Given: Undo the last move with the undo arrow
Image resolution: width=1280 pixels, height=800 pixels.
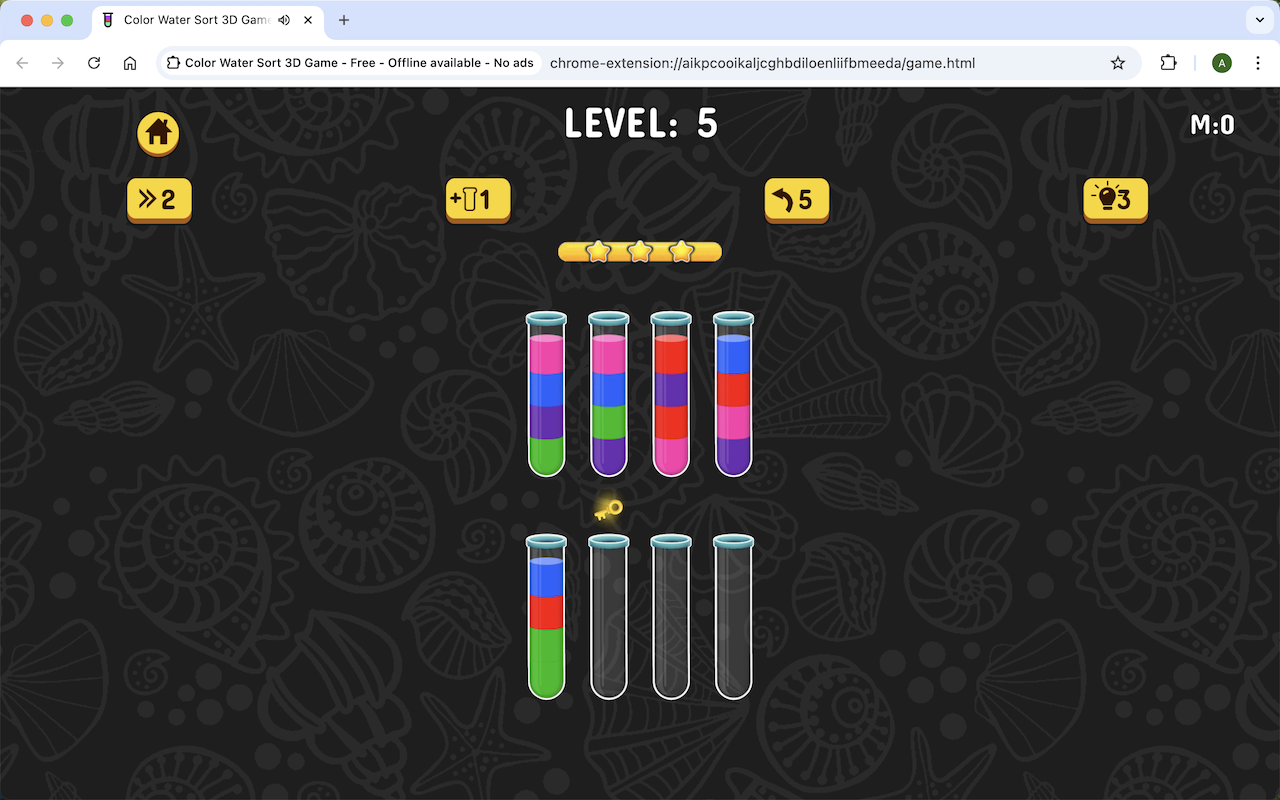Looking at the screenshot, I should [x=796, y=199].
